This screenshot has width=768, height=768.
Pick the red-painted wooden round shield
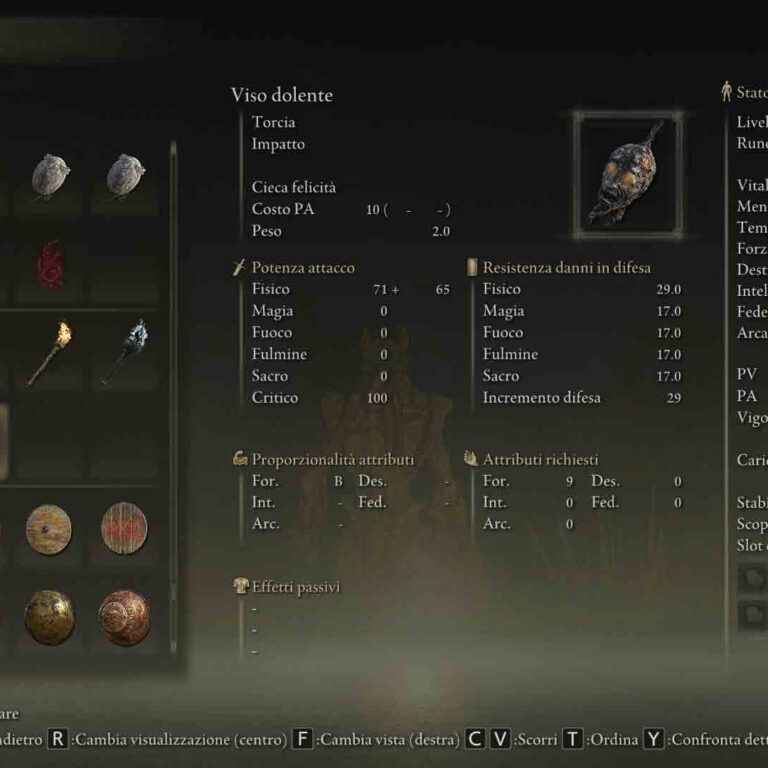pyautogui.click(x=124, y=527)
